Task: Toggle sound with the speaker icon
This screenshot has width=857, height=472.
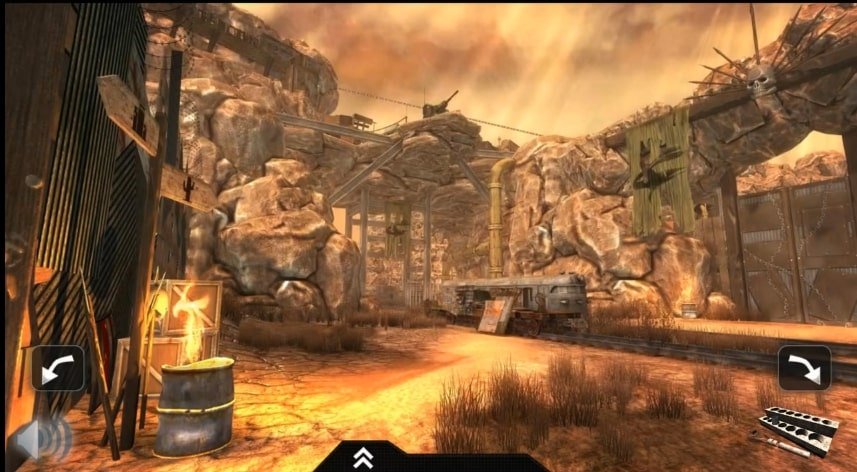Action: [x=43, y=439]
